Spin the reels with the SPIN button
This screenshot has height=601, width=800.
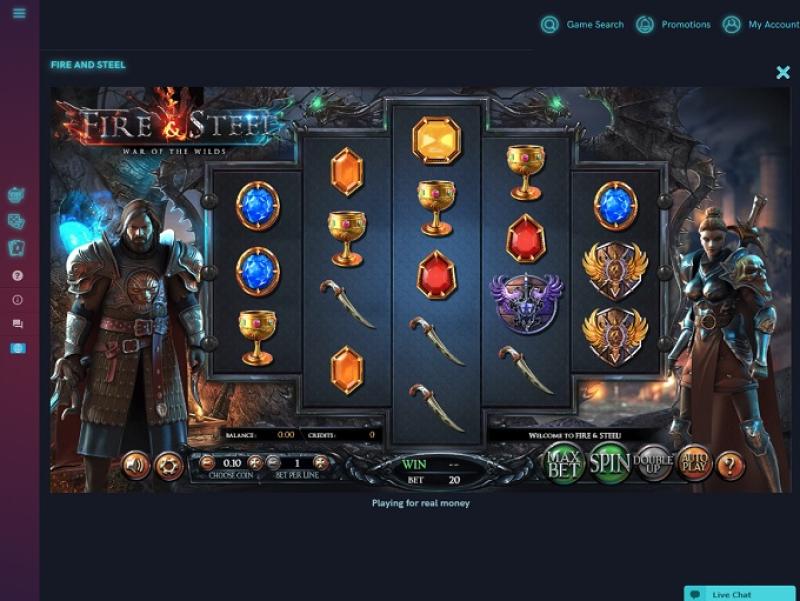[x=610, y=462]
